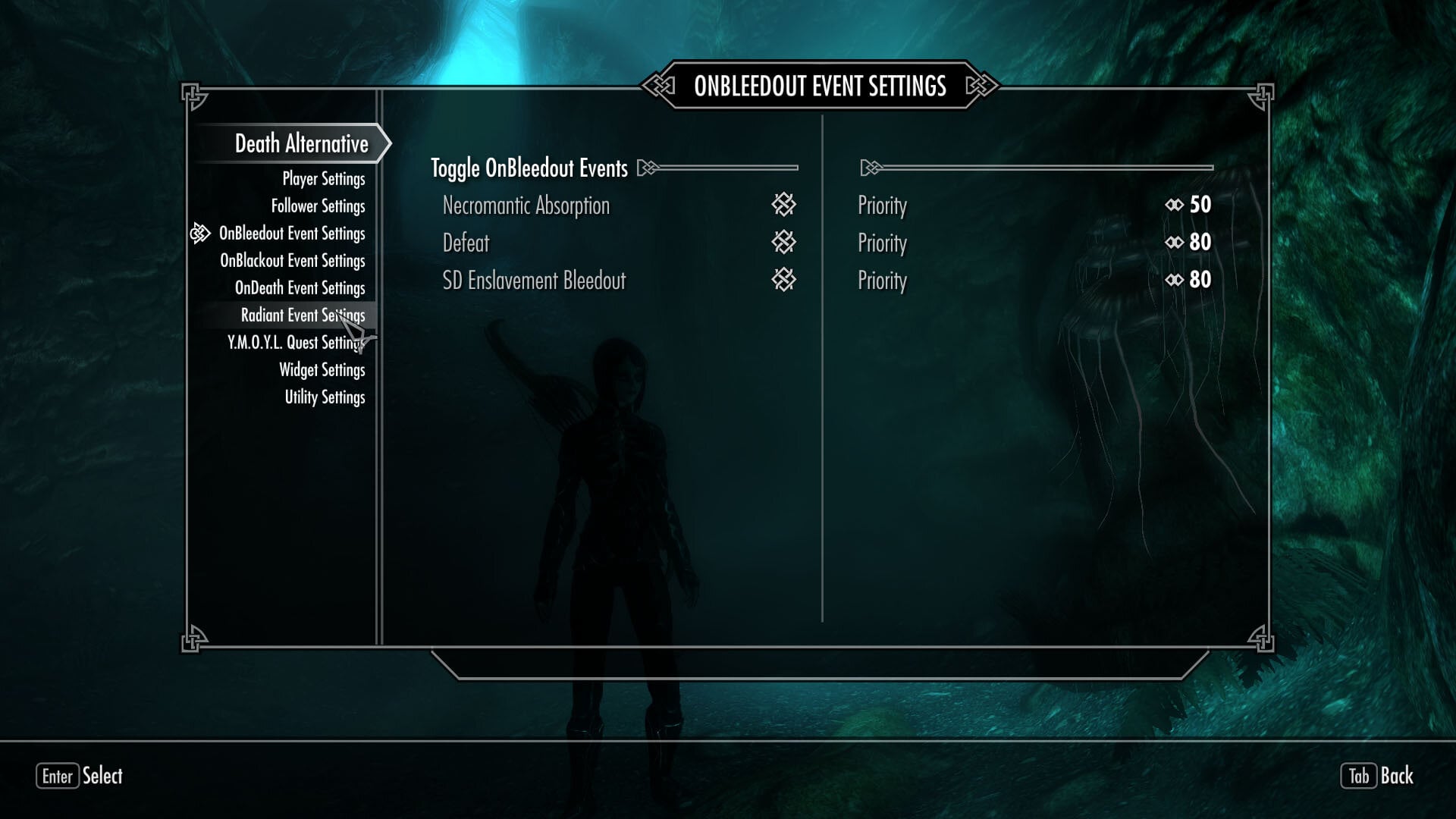Toggle the Necromantic Absorption event knot icon
The height and width of the screenshot is (819, 1456).
[x=785, y=205]
